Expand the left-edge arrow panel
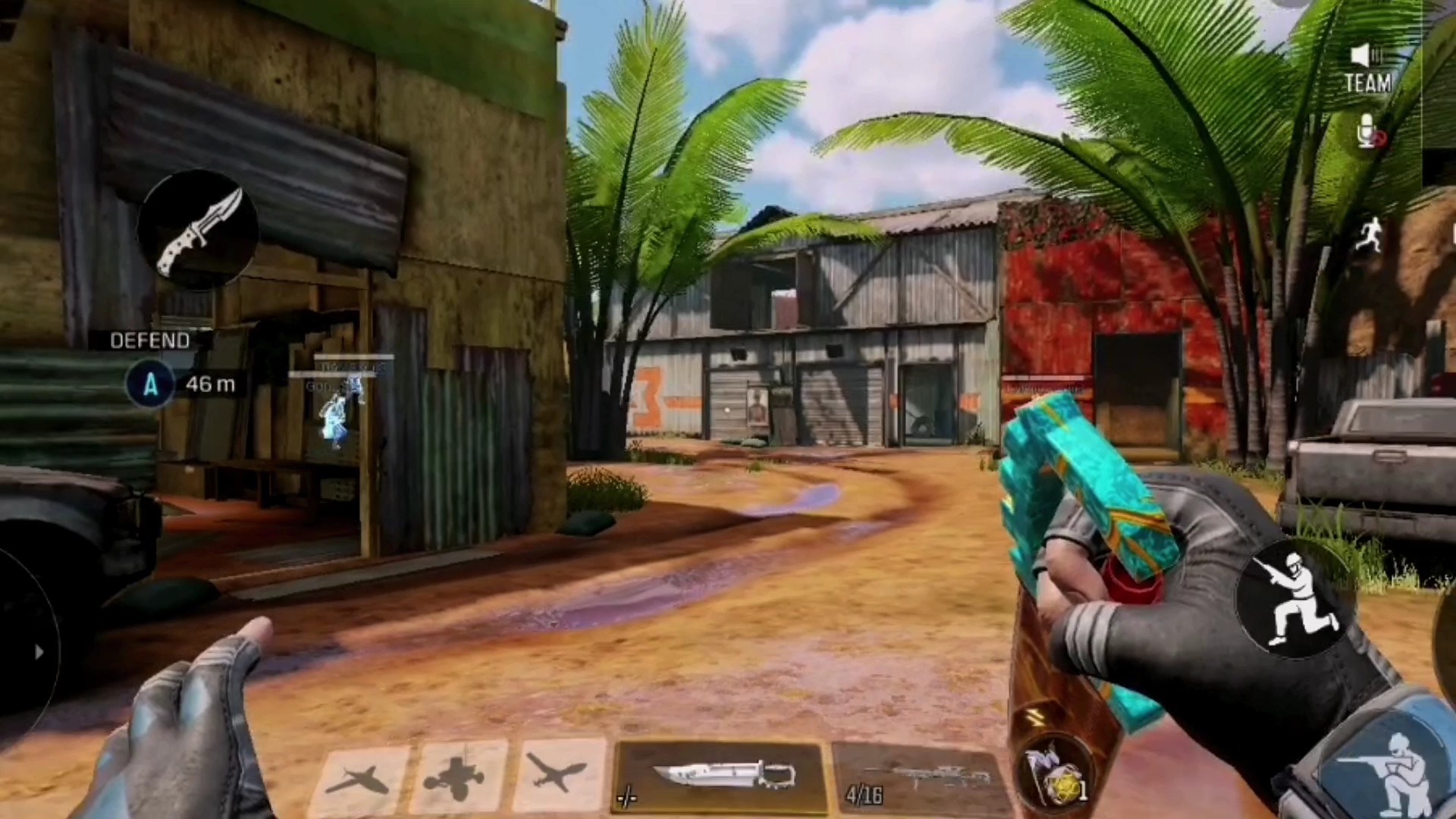Viewport: 1456px width, 819px height. [38, 651]
